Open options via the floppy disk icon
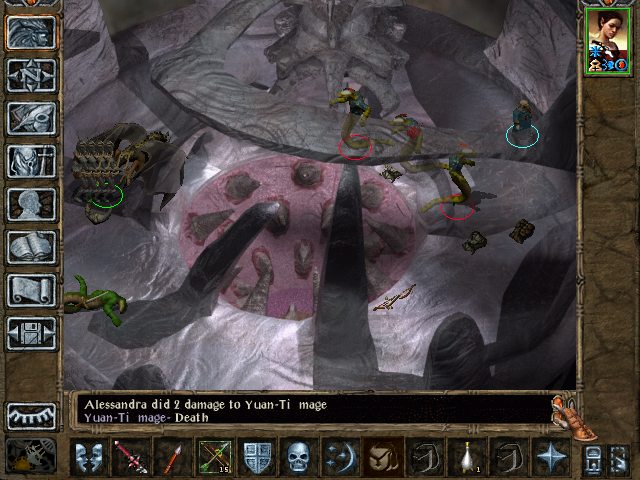The width and height of the screenshot is (640, 480). coord(31,333)
